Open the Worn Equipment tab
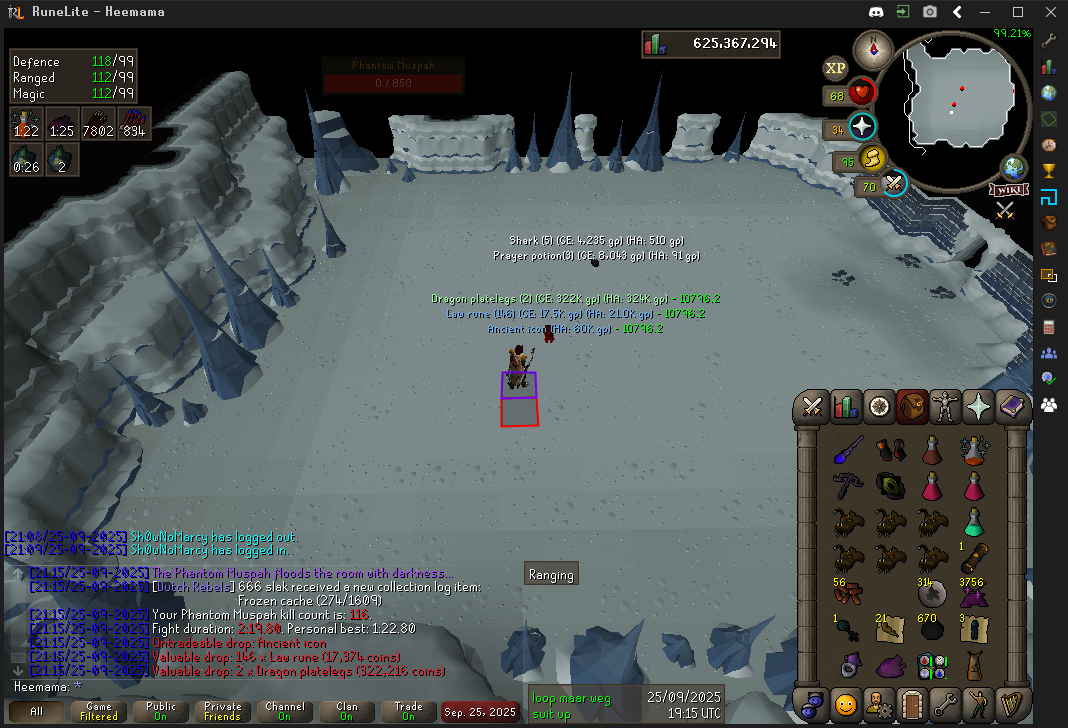This screenshot has width=1068, height=728. 945,407
